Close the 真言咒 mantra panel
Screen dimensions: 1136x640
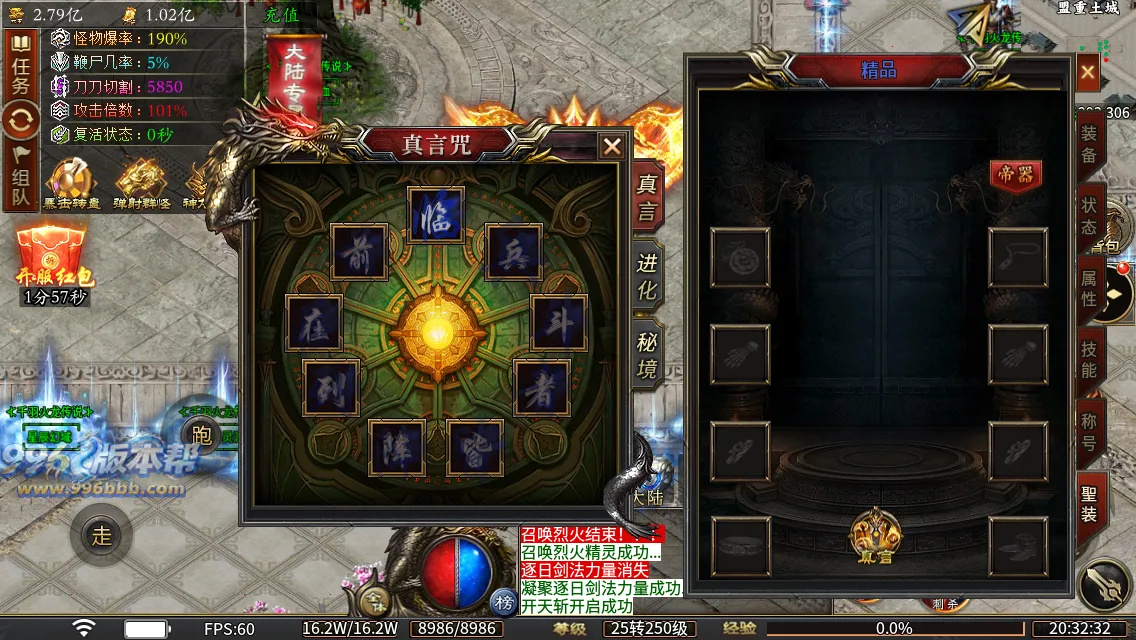coord(612,147)
